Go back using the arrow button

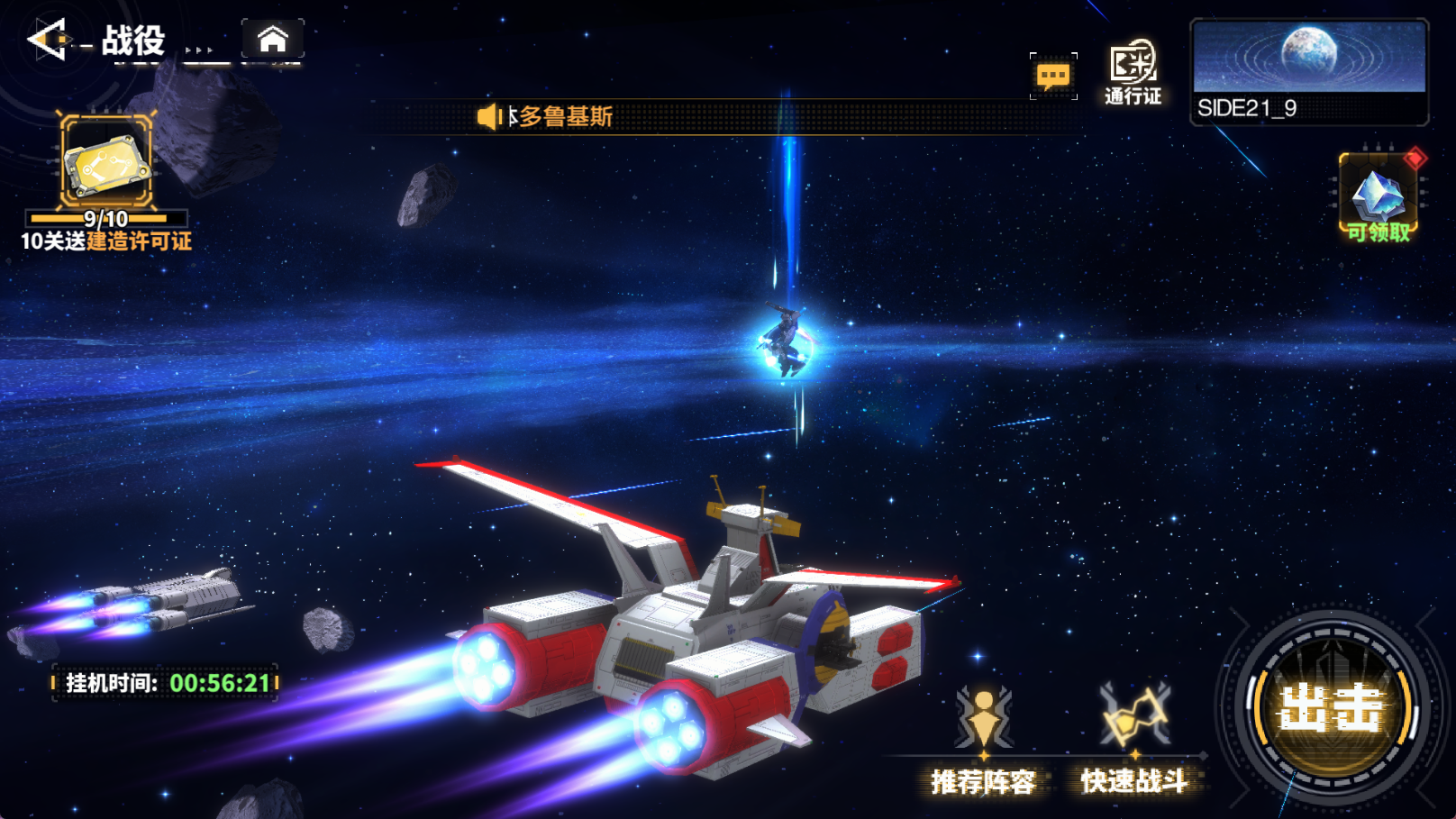point(47,40)
